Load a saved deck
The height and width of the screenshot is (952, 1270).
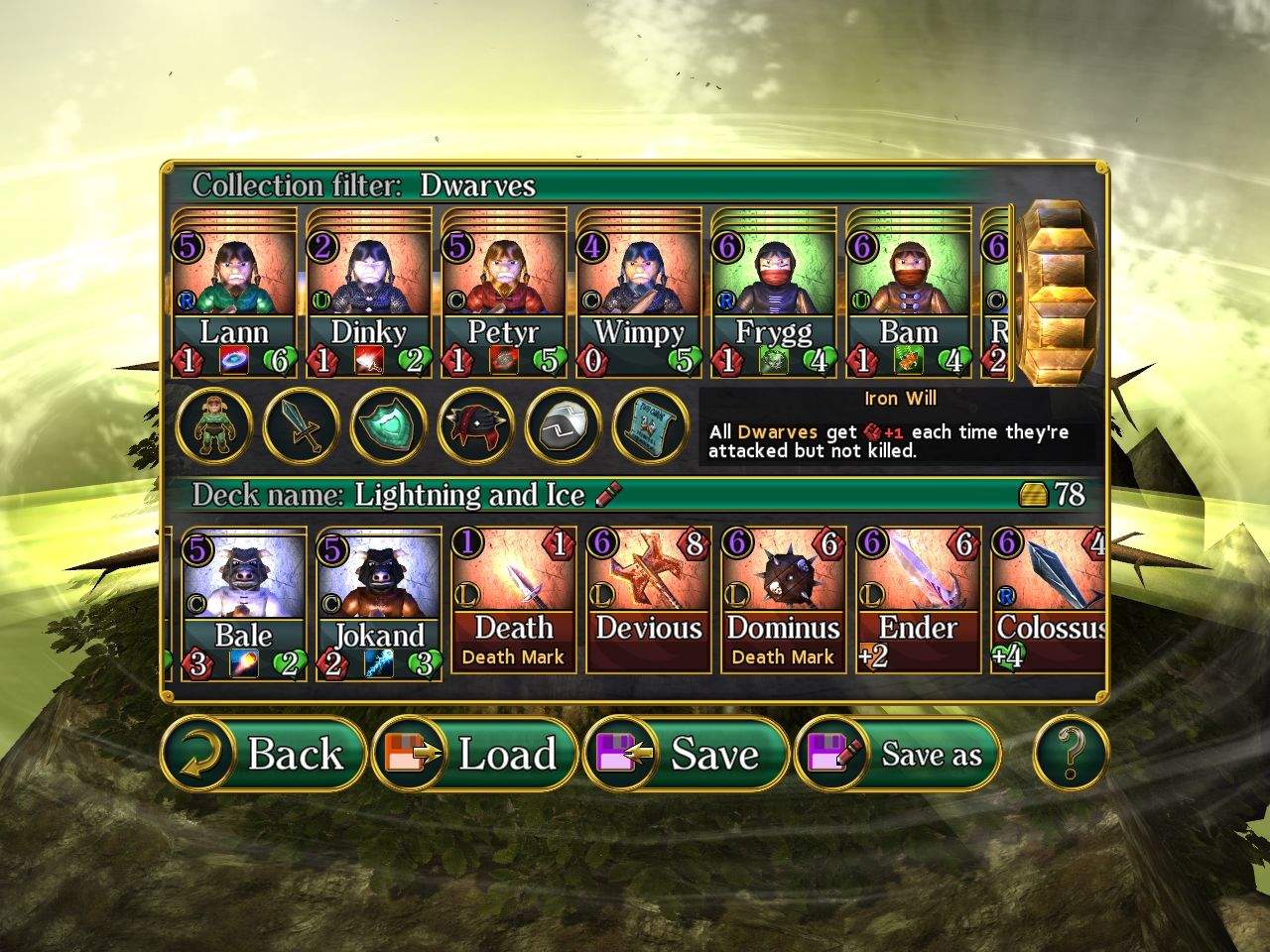(476, 754)
